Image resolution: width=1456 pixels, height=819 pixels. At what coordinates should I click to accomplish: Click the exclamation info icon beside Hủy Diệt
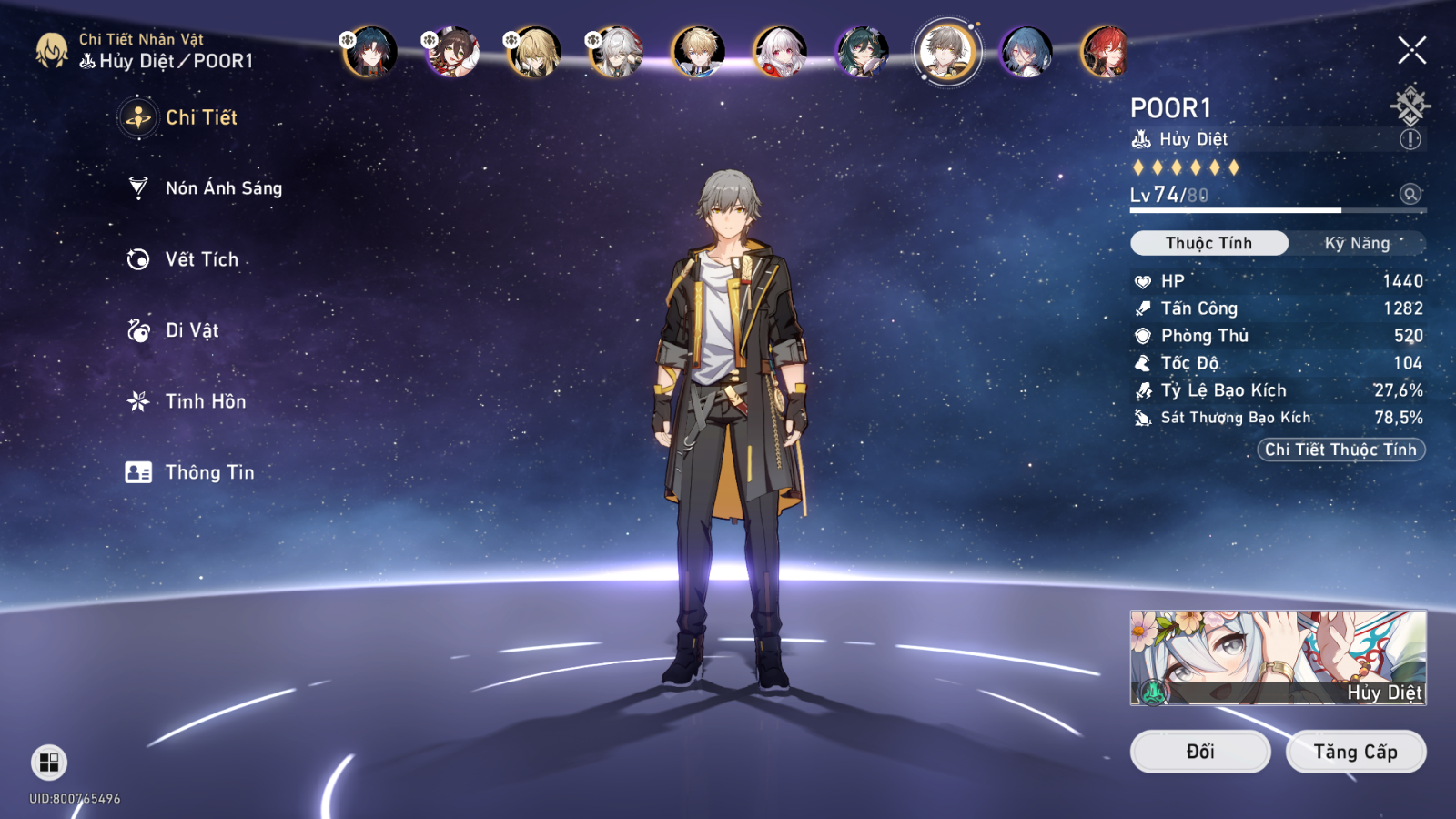point(1410,139)
